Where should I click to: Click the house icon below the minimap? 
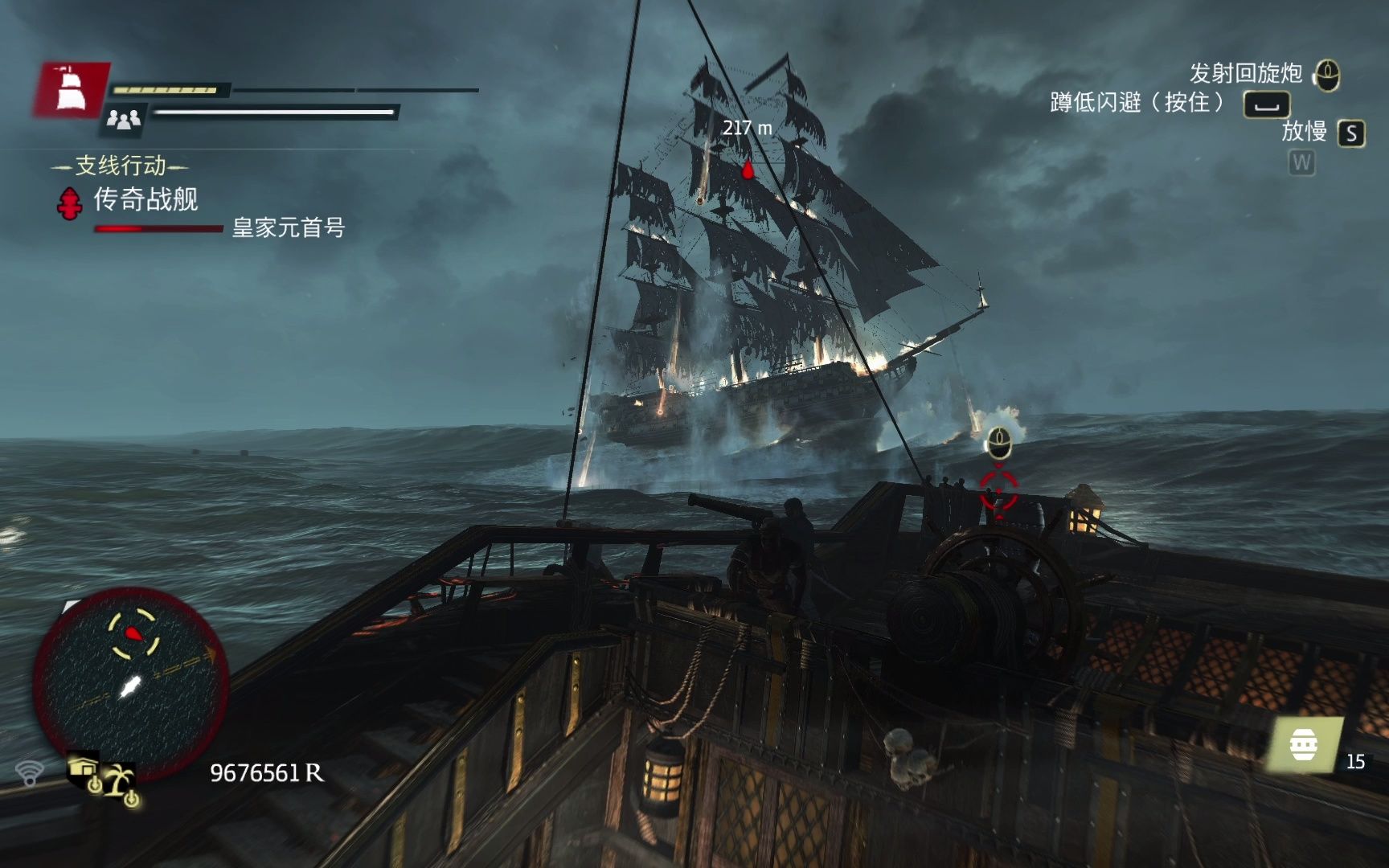coord(84,769)
